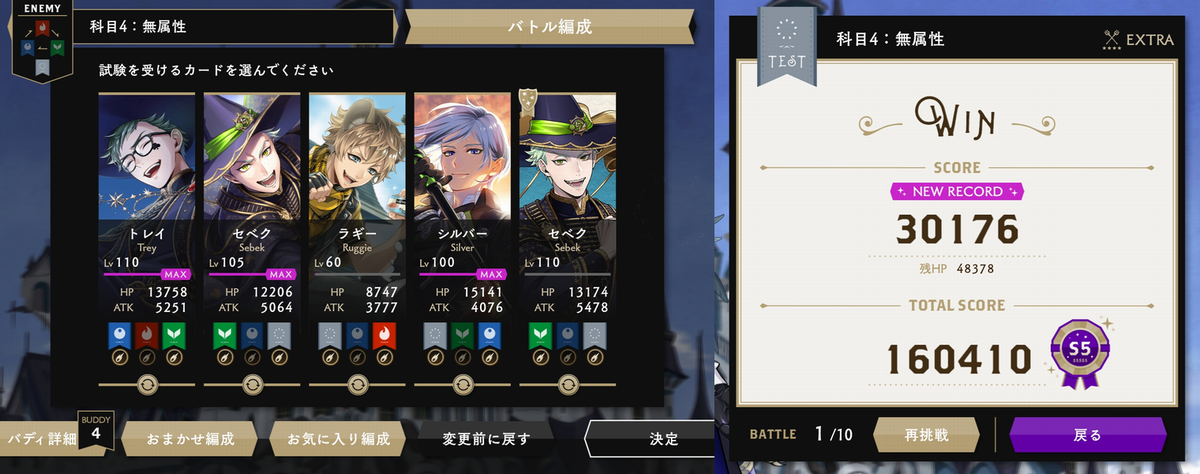This screenshot has height=474, width=1200.
Task: Open the ENEMY info badge
Action: 36,42
